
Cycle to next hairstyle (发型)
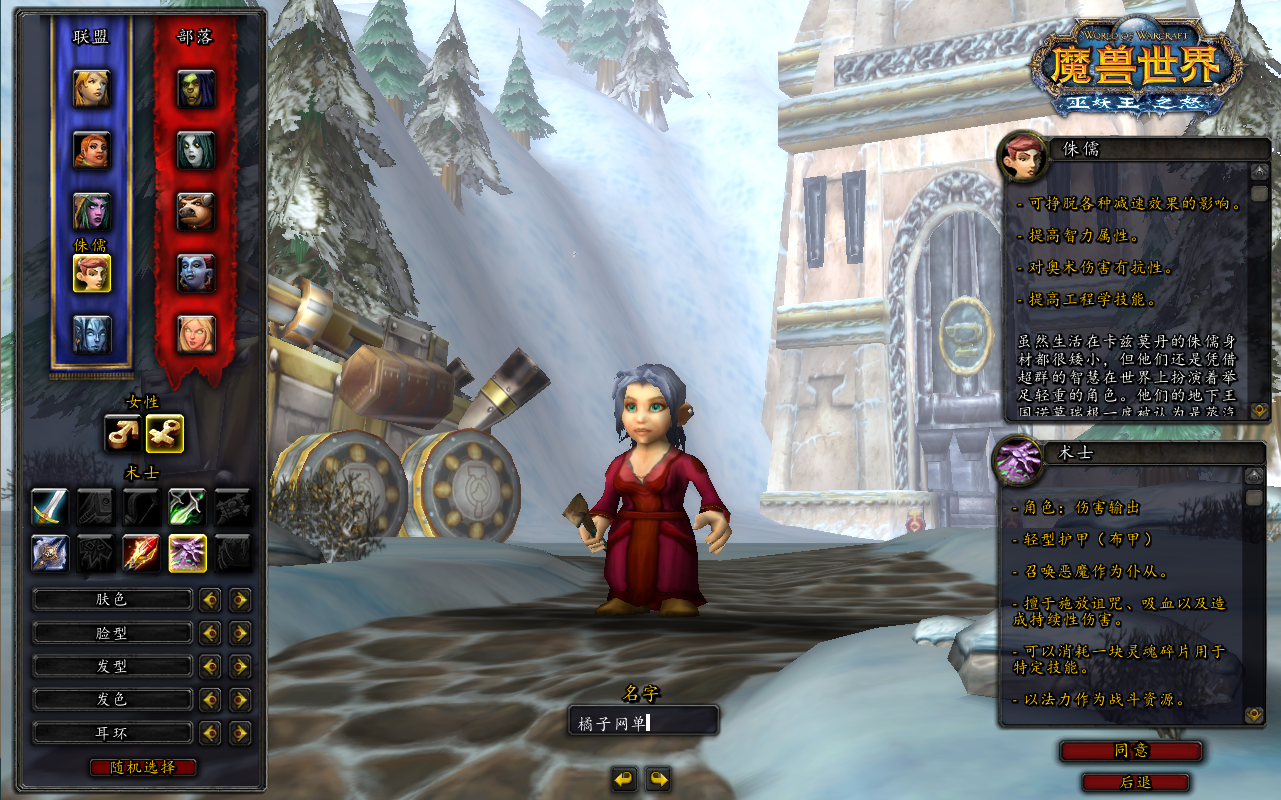pyautogui.click(x=240, y=667)
